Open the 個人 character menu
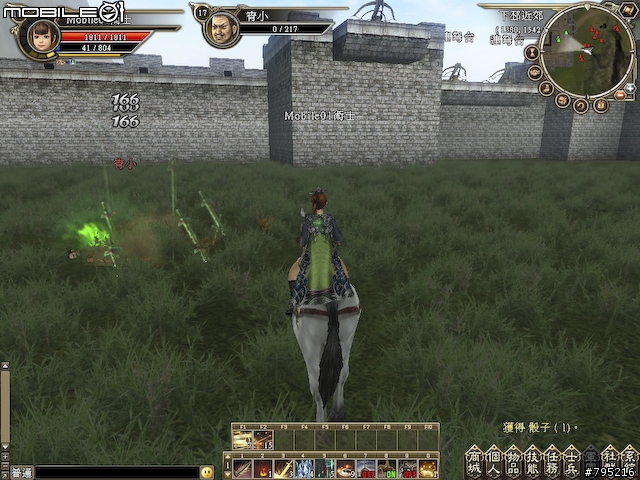The image size is (640, 480). (x=493, y=461)
